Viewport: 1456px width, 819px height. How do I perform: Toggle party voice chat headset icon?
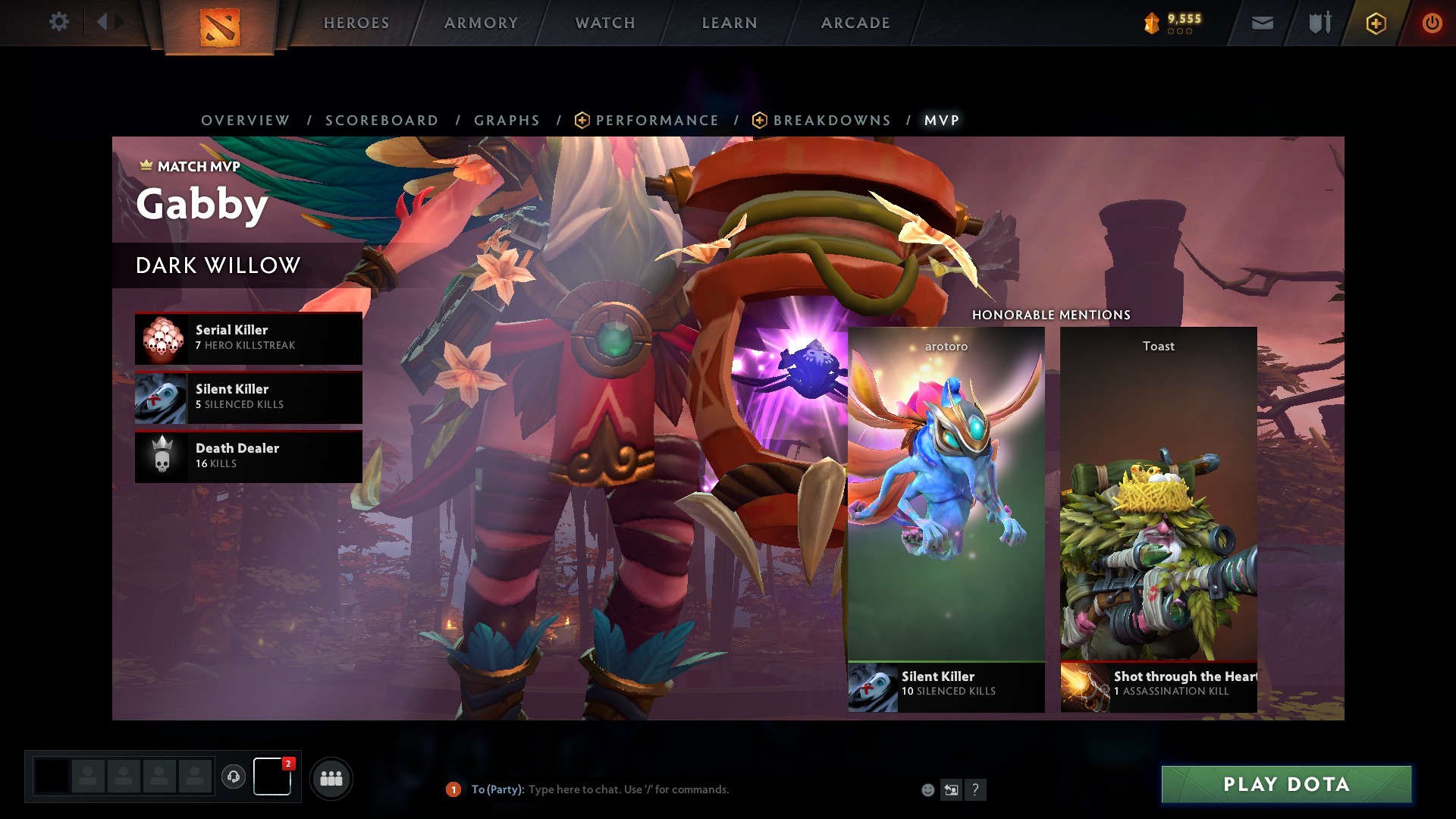tap(234, 777)
